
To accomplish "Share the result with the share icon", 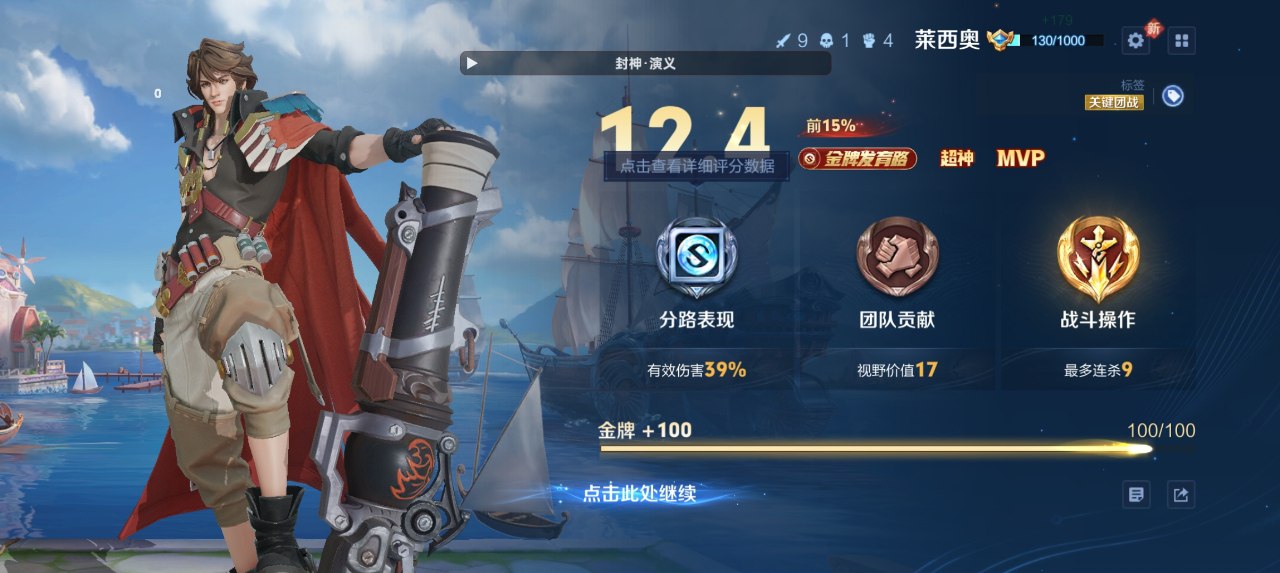I will click(x=1181, y=494).
